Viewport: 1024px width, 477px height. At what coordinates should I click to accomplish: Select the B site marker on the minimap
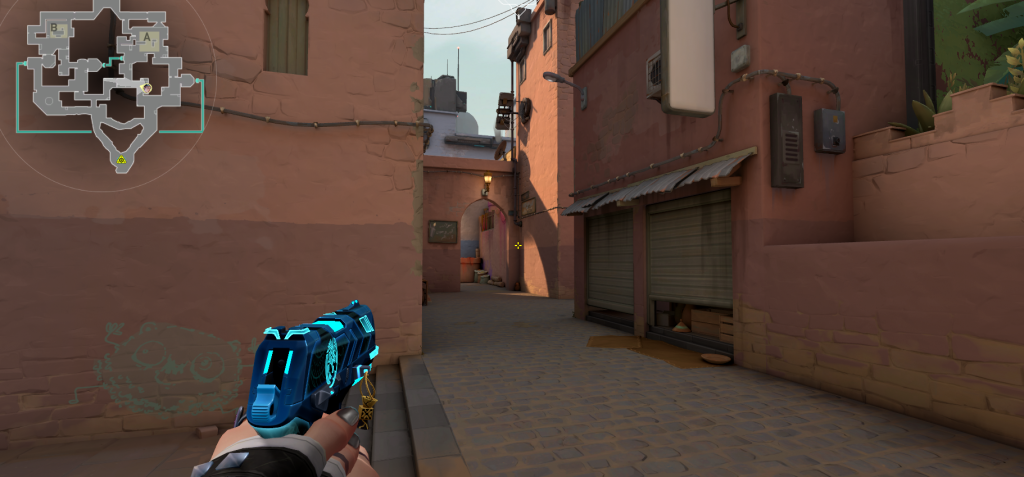pyautogui.click(x=54, y=26)
